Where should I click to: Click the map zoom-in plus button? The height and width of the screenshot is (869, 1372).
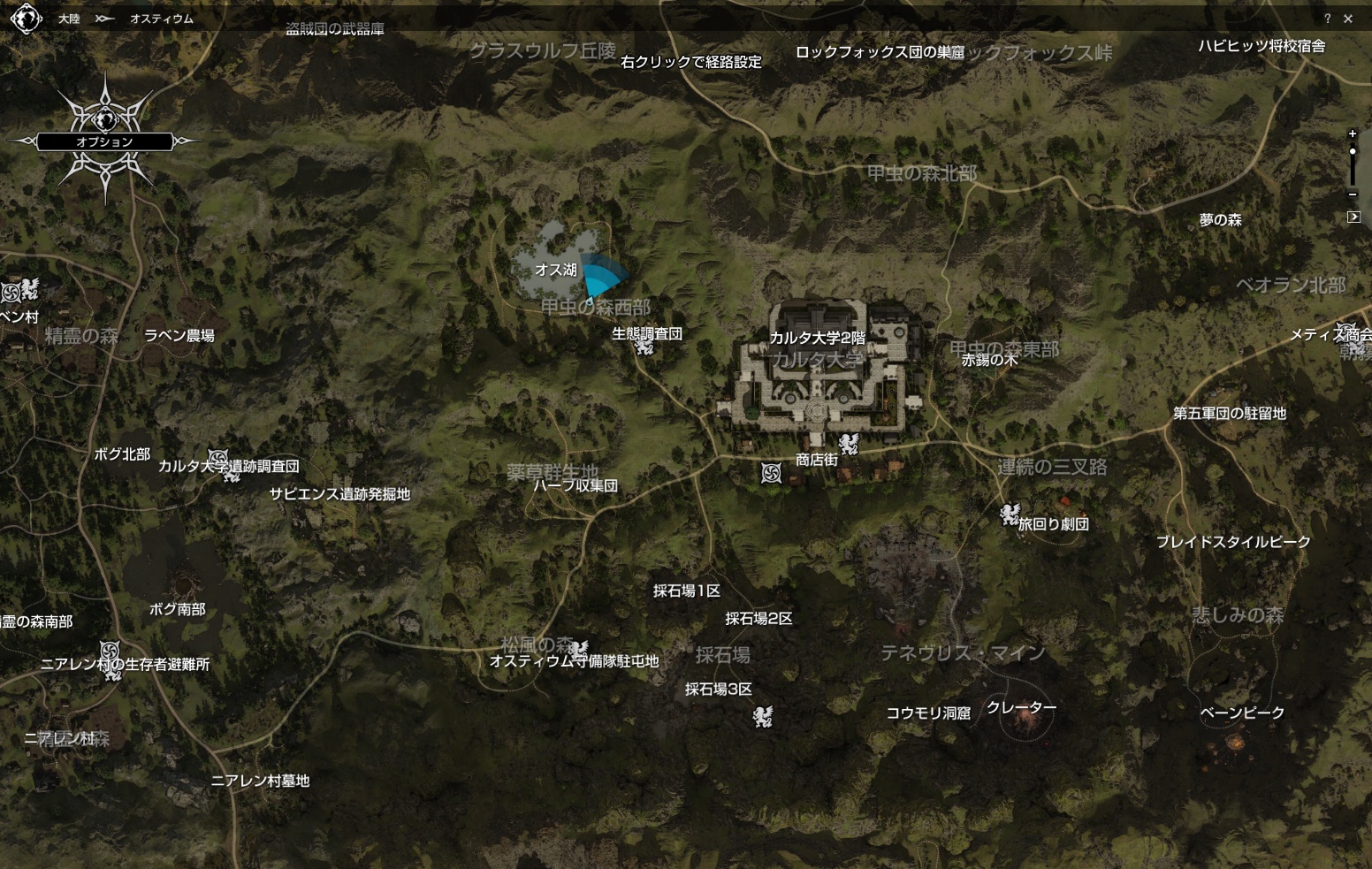(x=1353, y=134)
